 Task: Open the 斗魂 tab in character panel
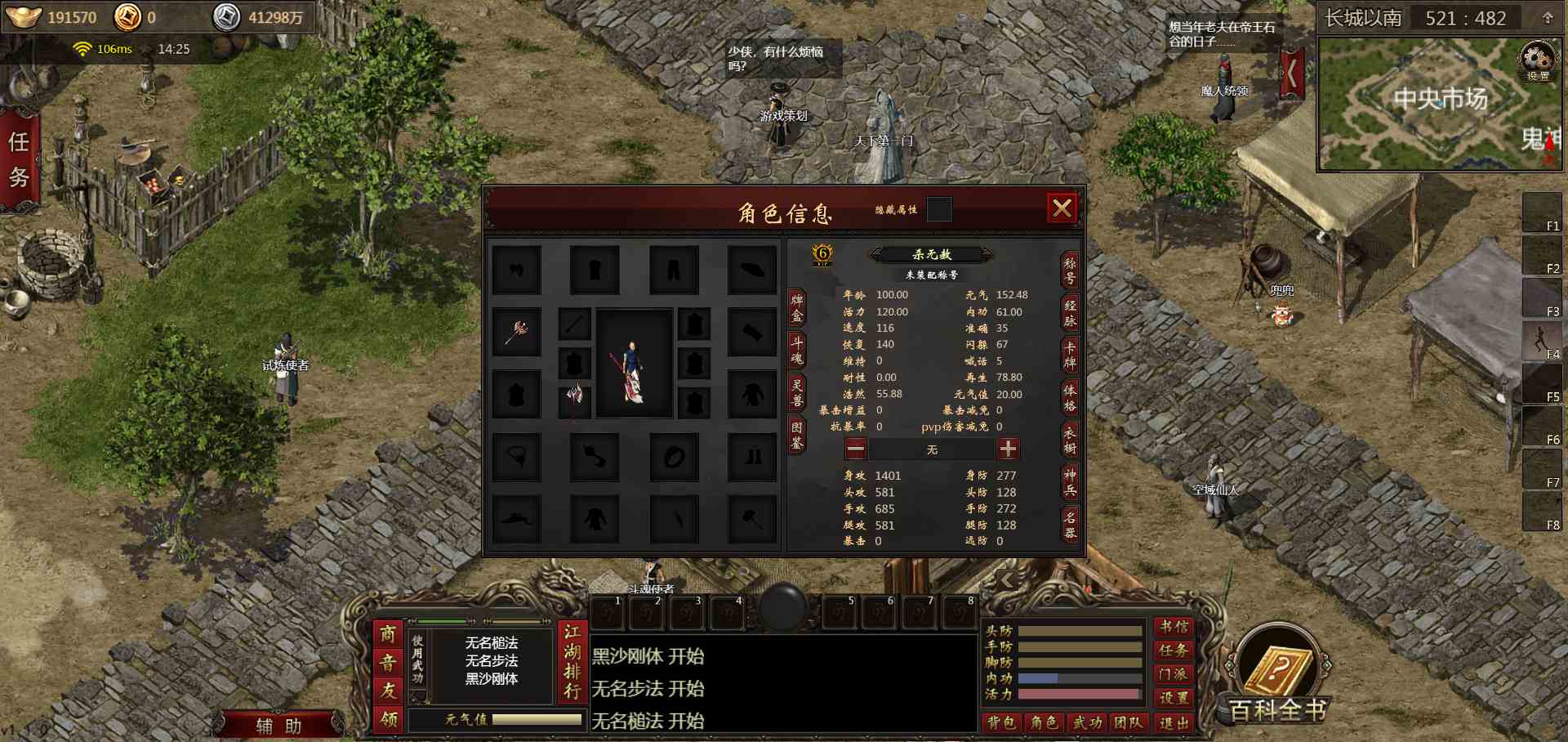(x=796, y=350)
